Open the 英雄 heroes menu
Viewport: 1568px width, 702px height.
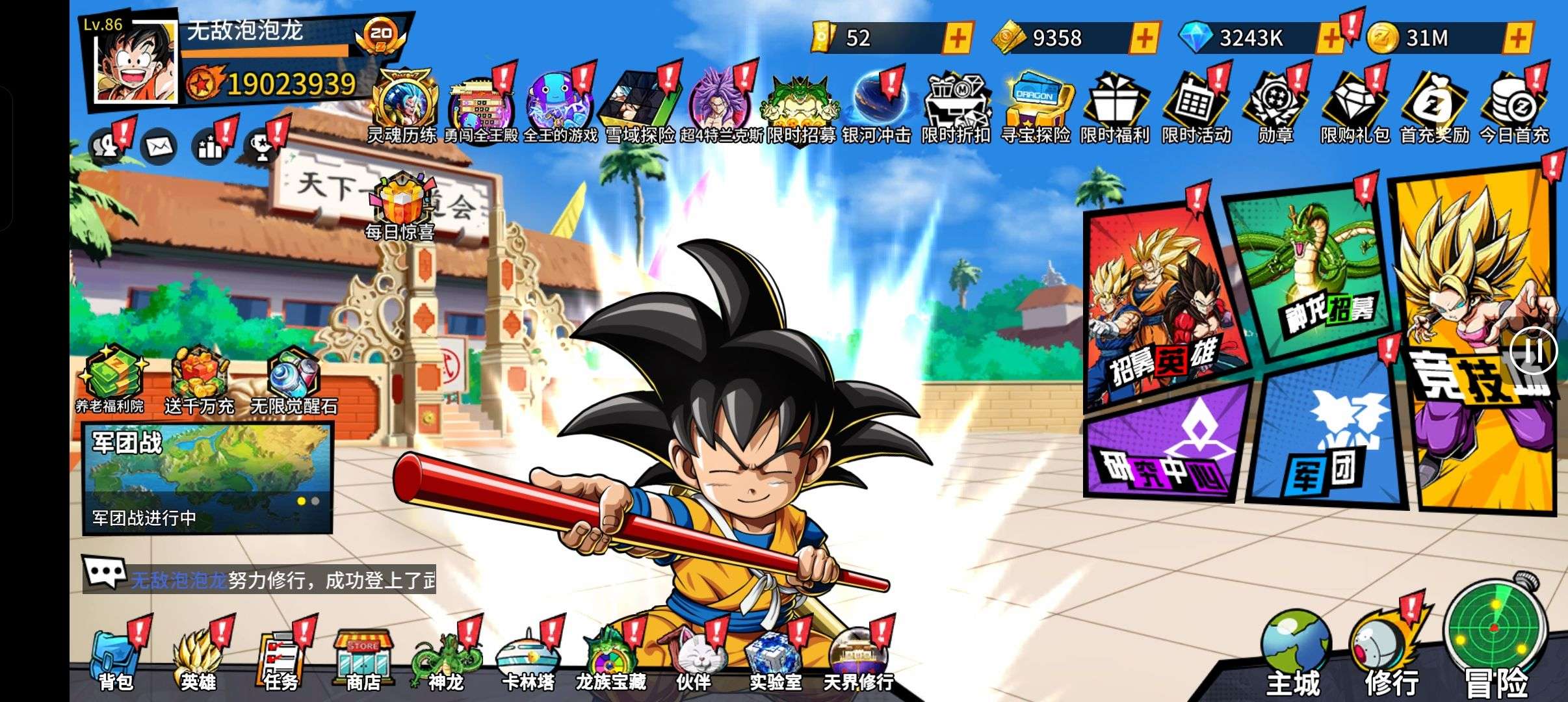point(198,660)
